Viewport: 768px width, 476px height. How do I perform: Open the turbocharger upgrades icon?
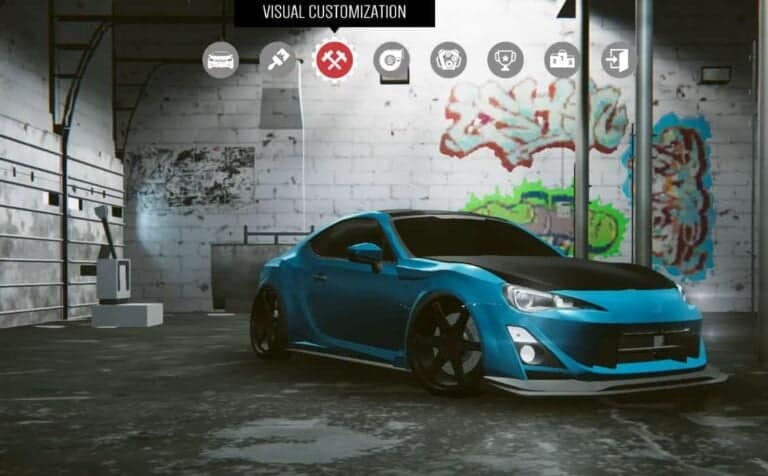tap(391, 60)
